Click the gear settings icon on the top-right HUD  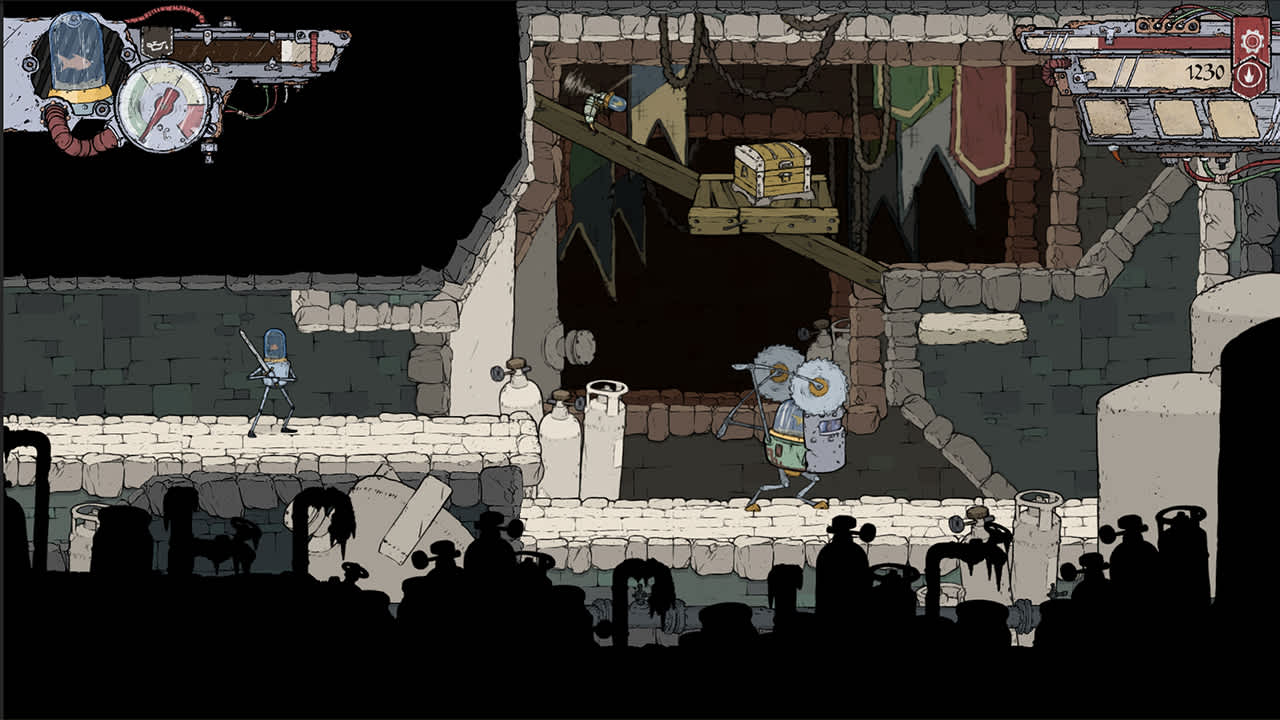(1250, 42)
